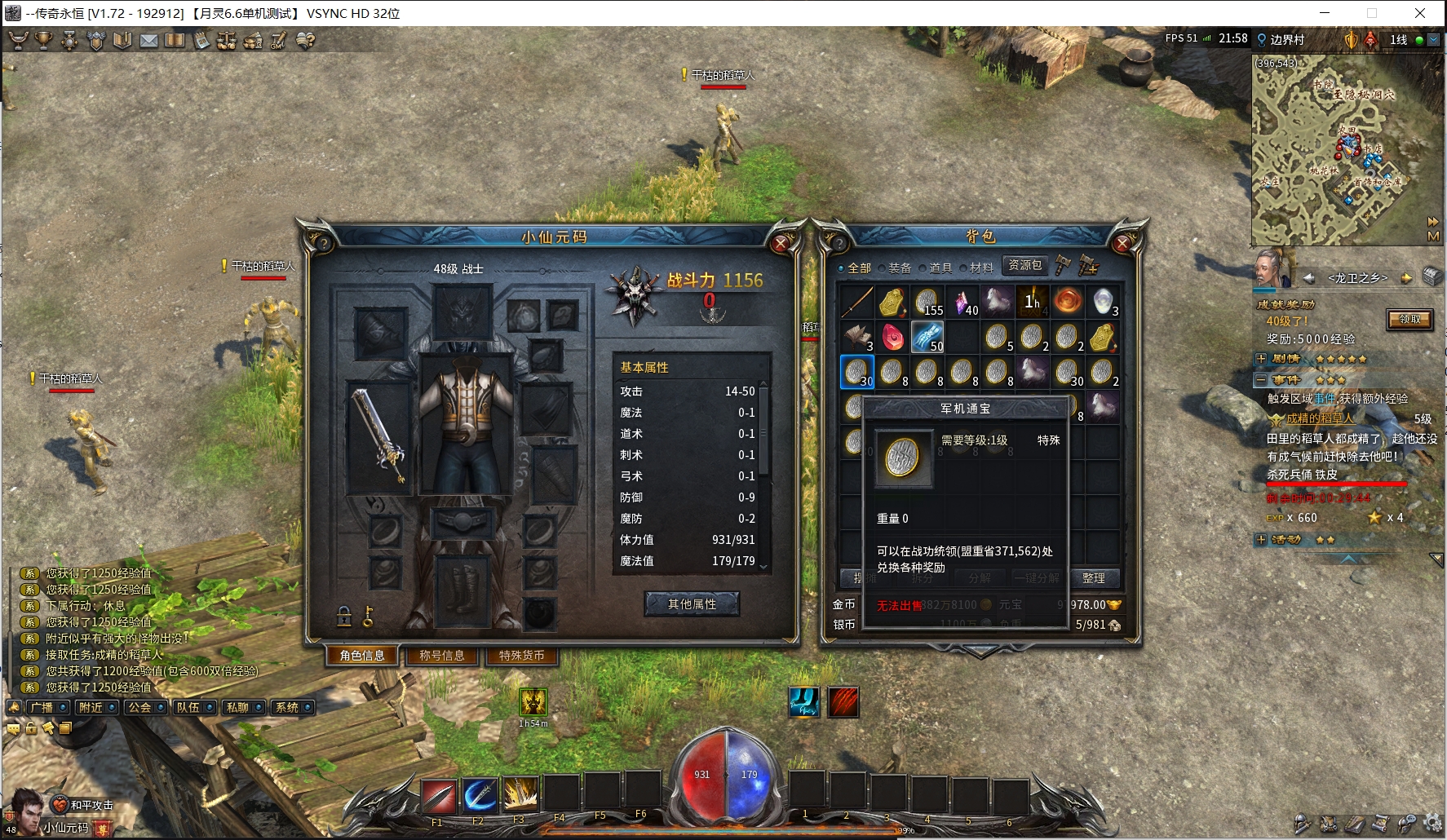Screen dimensions: 1447x840
Task: Open 其他属性 other attributes
Action: point(692,604)
